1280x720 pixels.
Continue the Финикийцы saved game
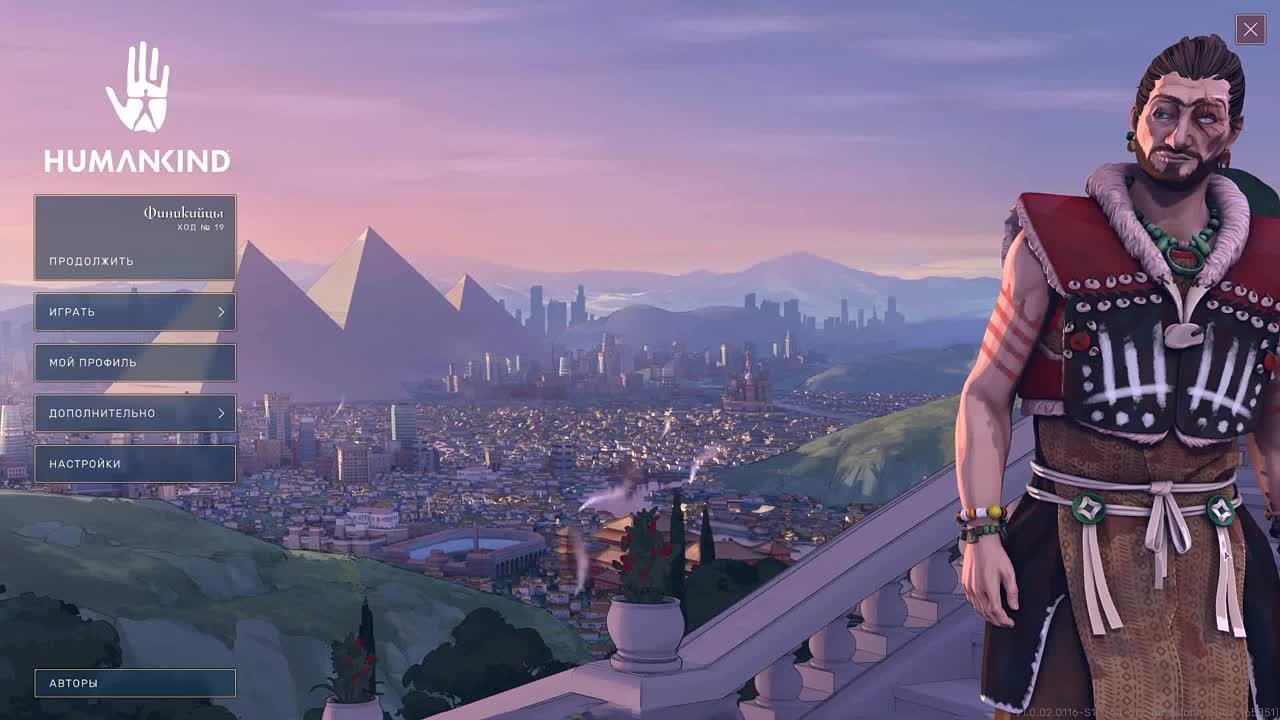tap(135, 238)
